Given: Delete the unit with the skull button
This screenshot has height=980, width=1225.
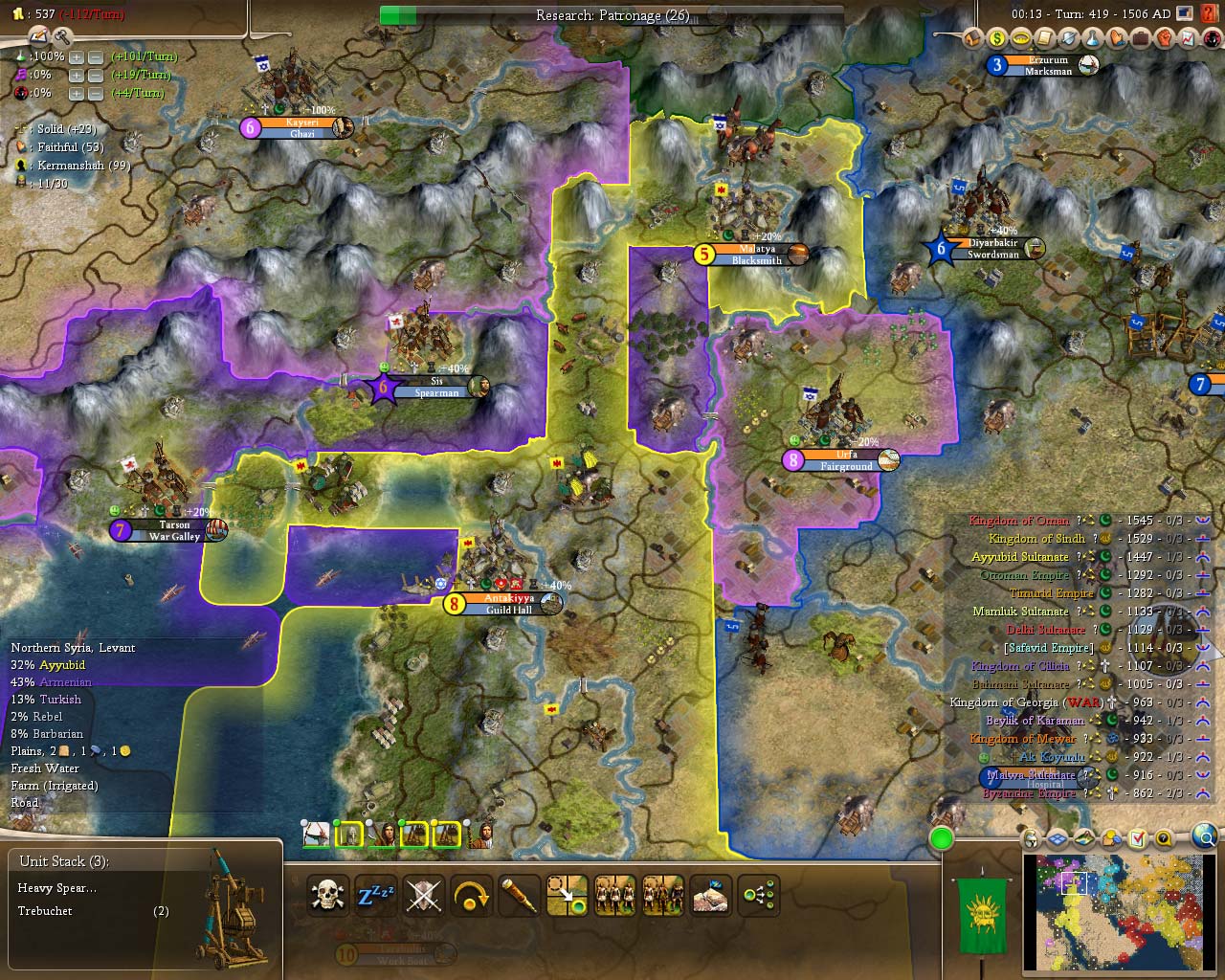Looking at the screenshot, I should tap(328, 896).
